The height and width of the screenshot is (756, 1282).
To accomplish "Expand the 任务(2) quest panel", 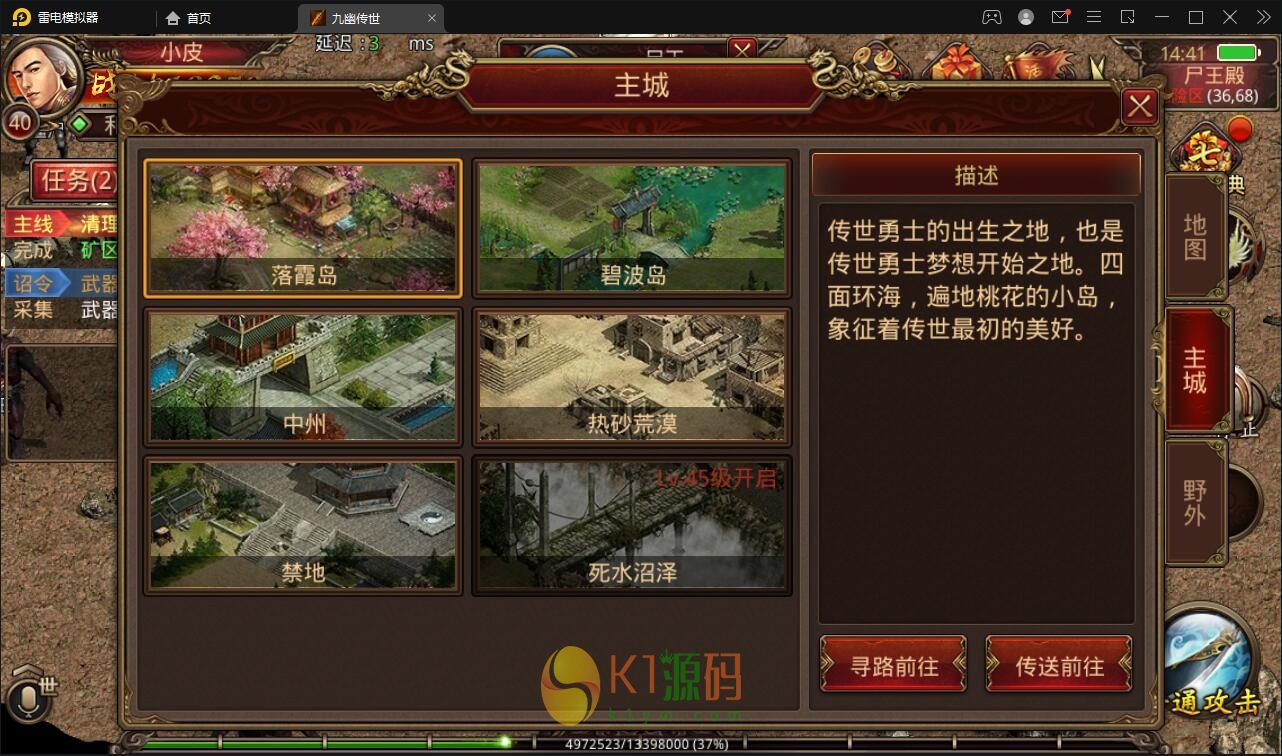I will (78, 181).
